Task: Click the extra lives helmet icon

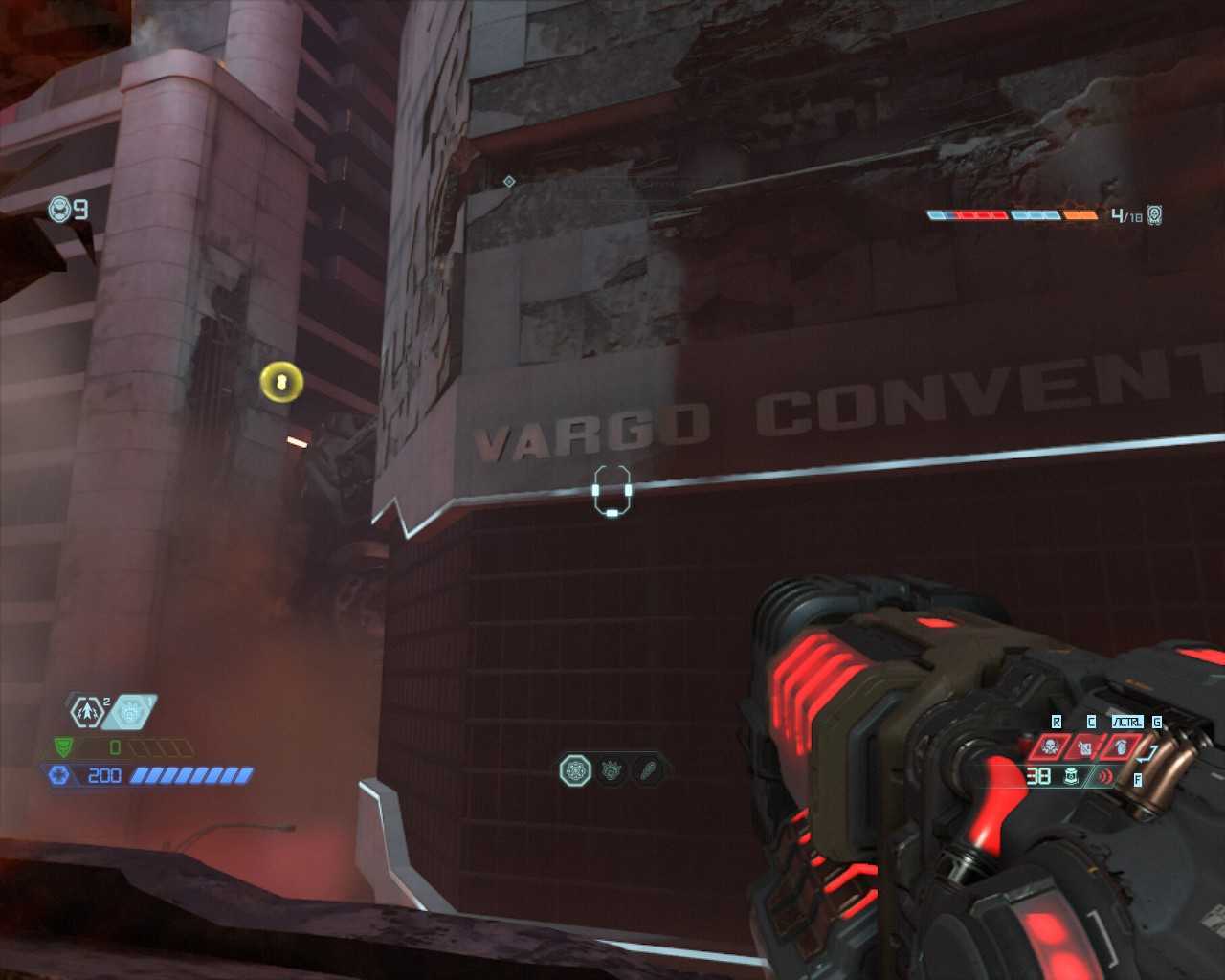Action: pyautogui.click(x=60, y=209)
